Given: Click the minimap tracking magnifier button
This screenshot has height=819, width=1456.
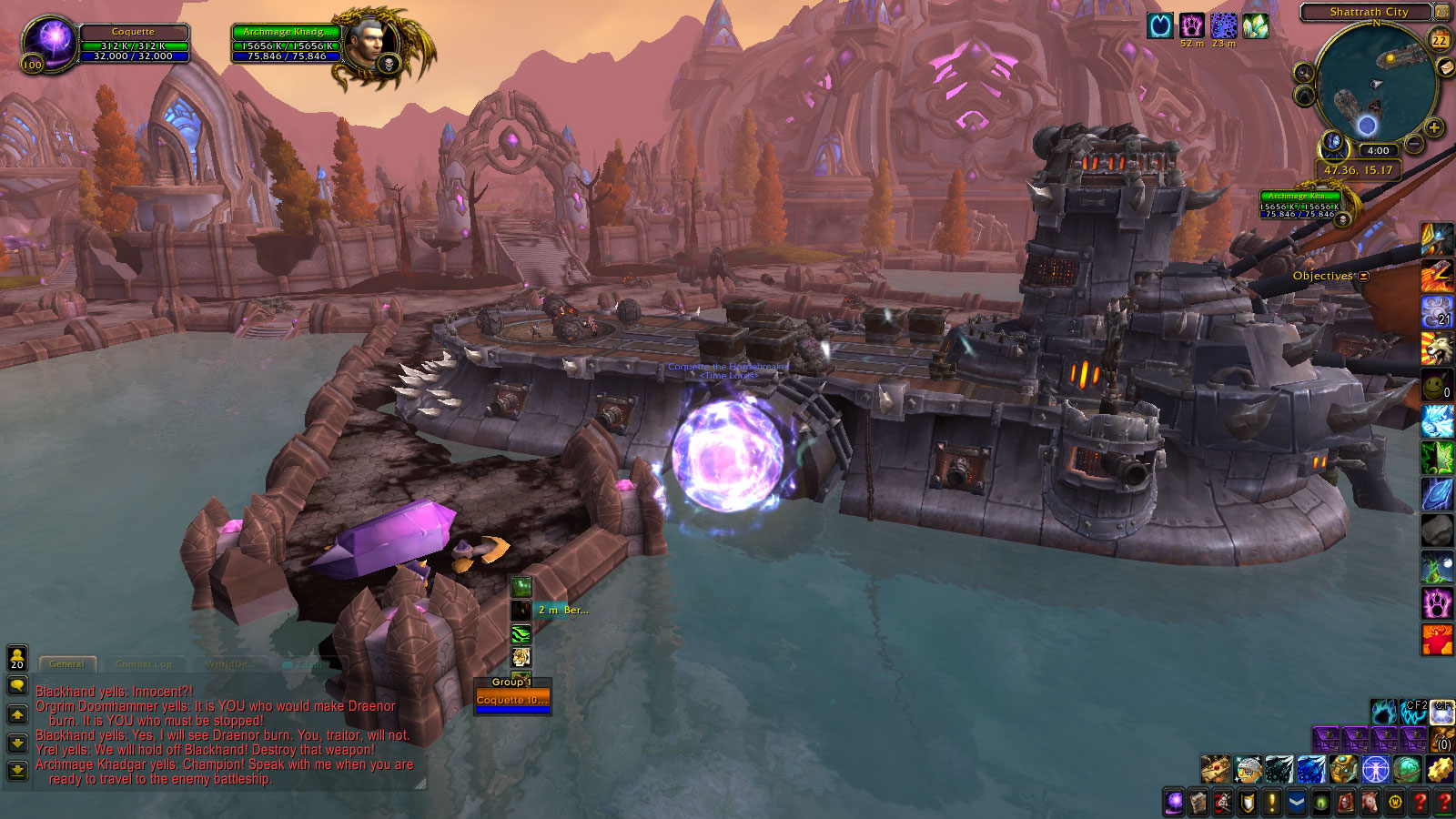Looking at the screenshot, I should coord(1304,73).
